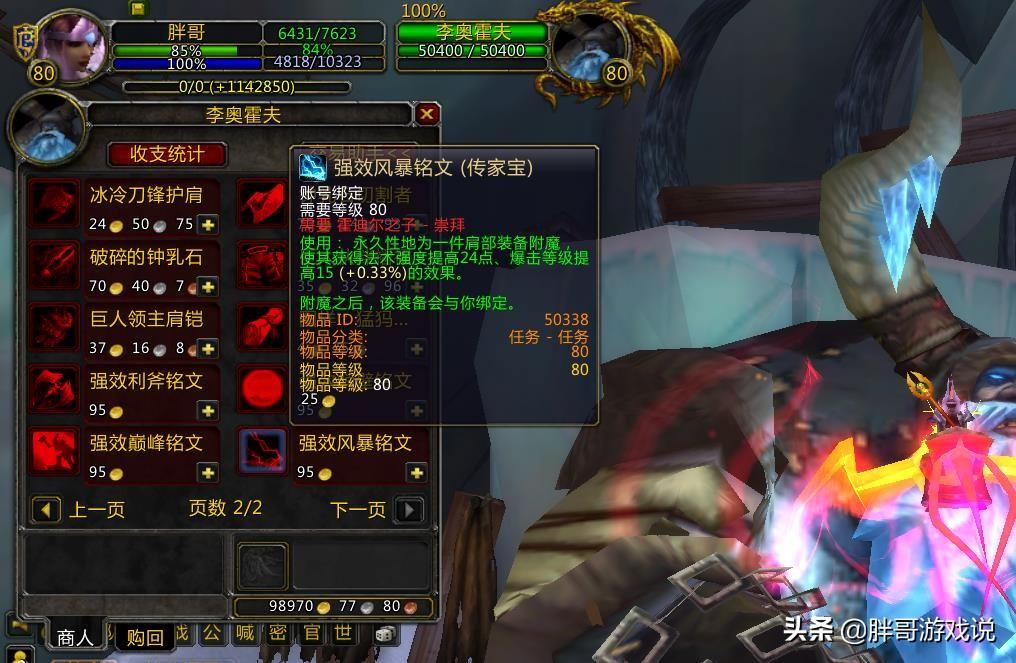Click the dice roll icon
The height and width of the screenshot is (663, 1016).
tap(383, 634)
